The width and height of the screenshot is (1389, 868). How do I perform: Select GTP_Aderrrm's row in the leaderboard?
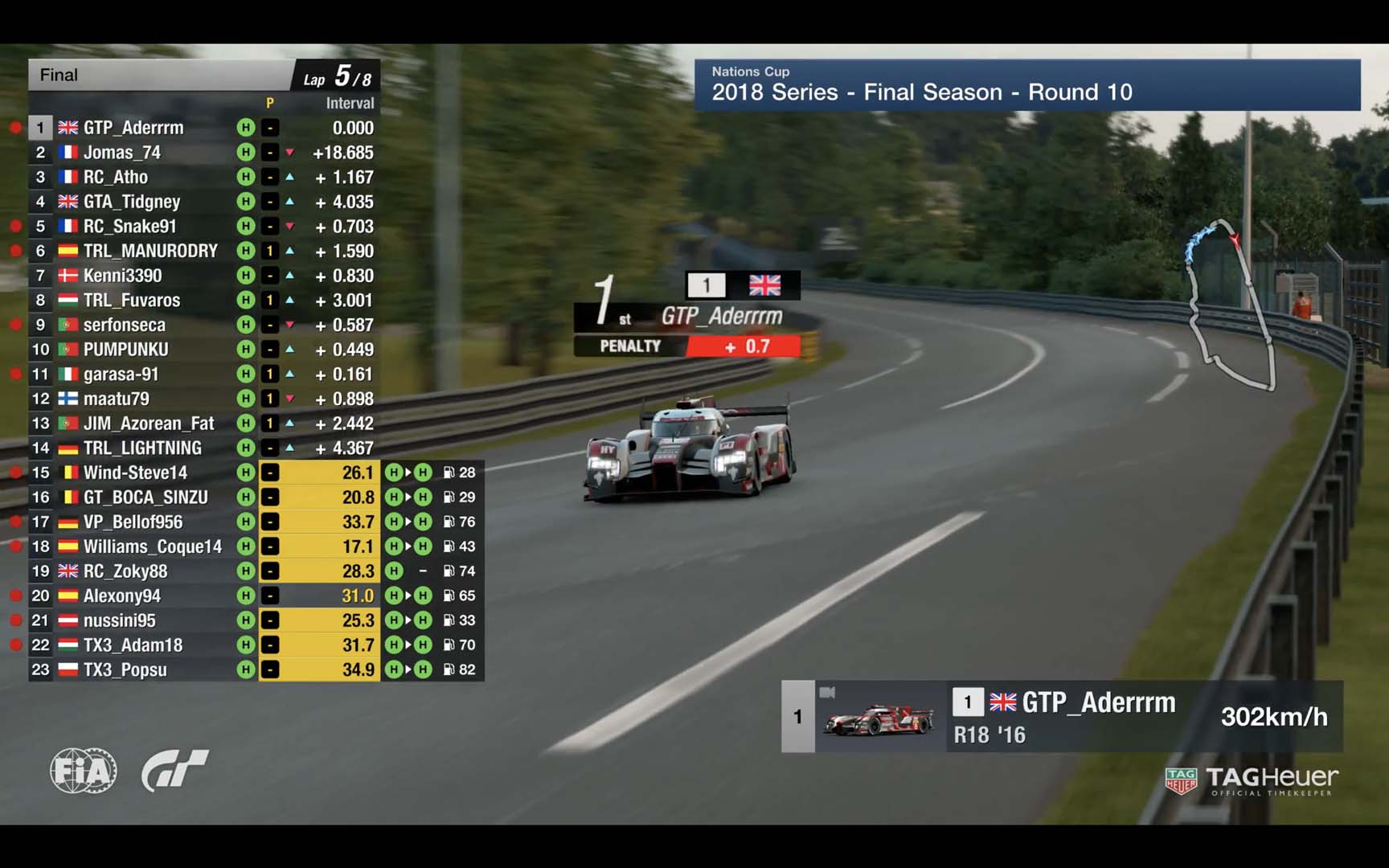133,128
